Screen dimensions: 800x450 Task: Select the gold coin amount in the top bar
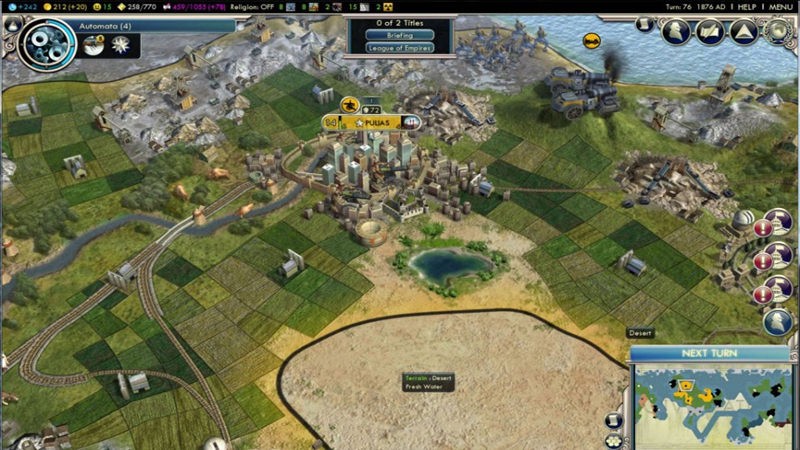coord(66,6)
